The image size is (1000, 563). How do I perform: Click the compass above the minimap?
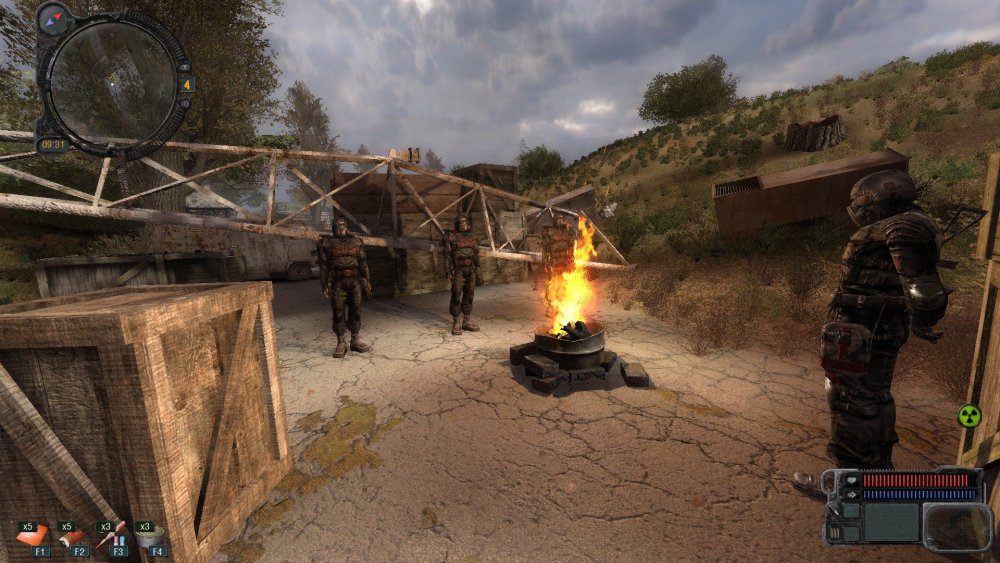click(x=53, y=18)
